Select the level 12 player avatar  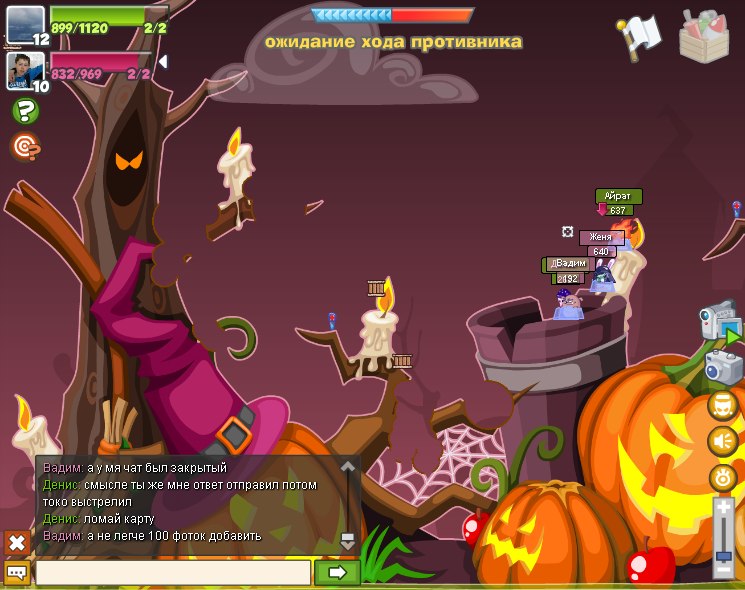[25, 25]
